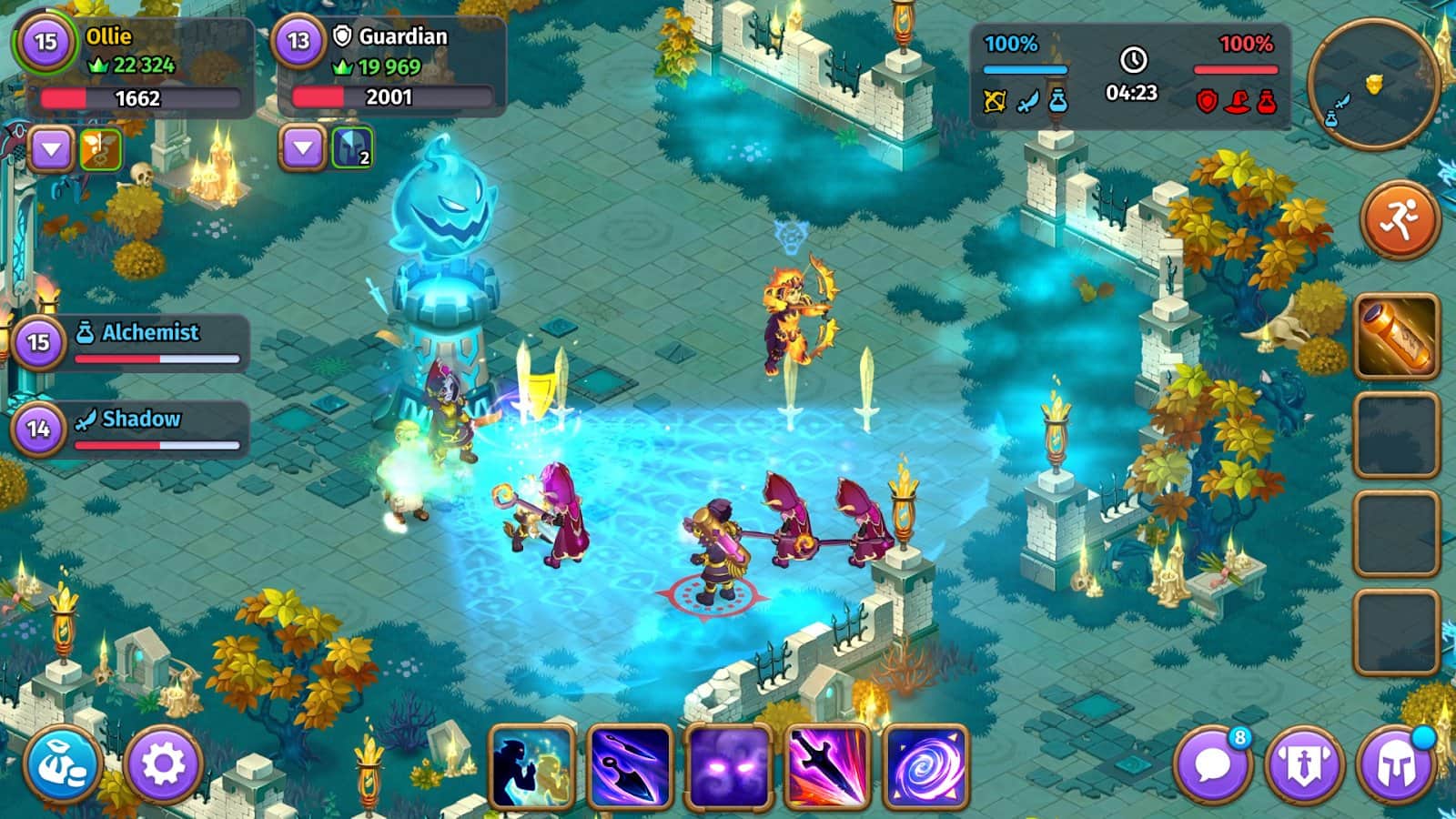The image size is (1456, 819).
Task: Open the chat with 8 messages
Action: (1213, 766)
